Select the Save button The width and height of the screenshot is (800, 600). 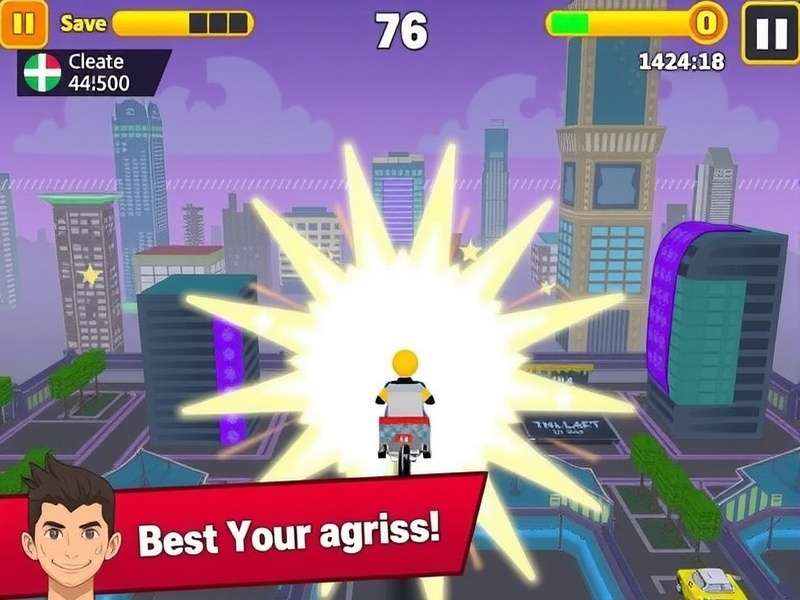pyautogui.click(x=83, y=23)
